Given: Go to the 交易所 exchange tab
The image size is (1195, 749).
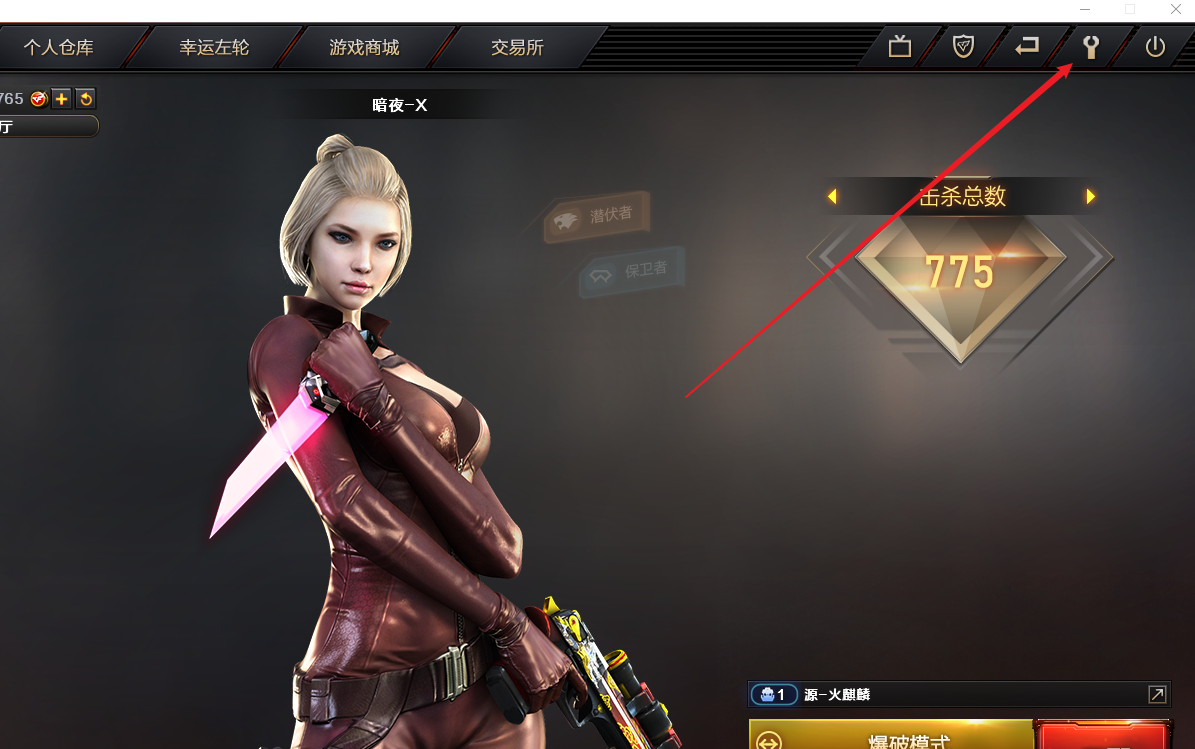Looking at the screenshot, I should (x=517, y=47).
